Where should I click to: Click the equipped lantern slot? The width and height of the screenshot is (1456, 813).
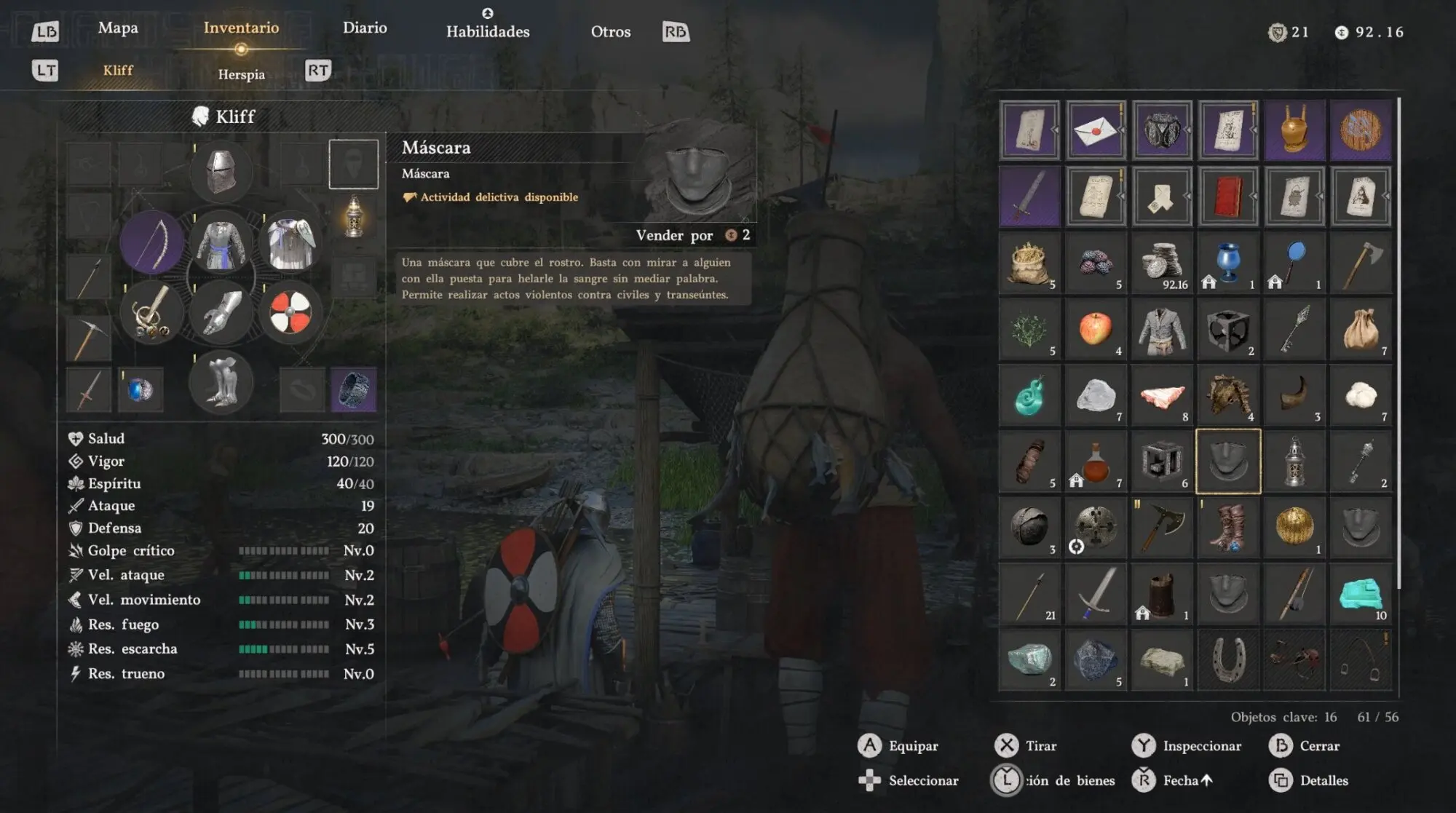pos(354,217)
